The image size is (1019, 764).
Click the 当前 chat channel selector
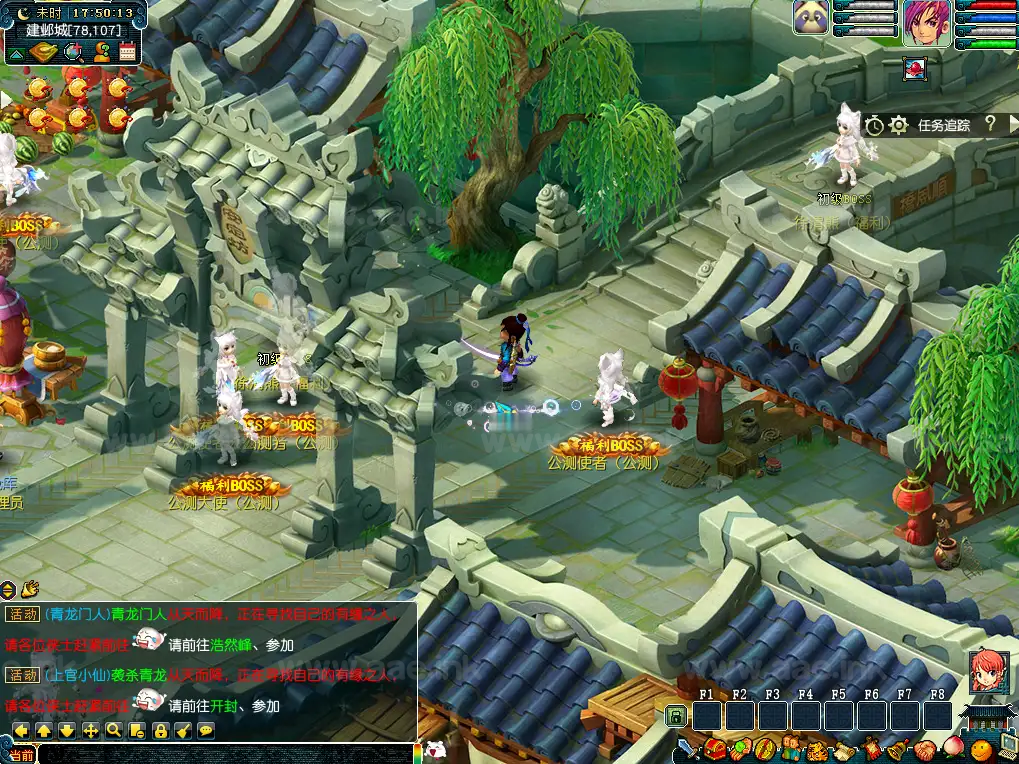coord(21,755)
